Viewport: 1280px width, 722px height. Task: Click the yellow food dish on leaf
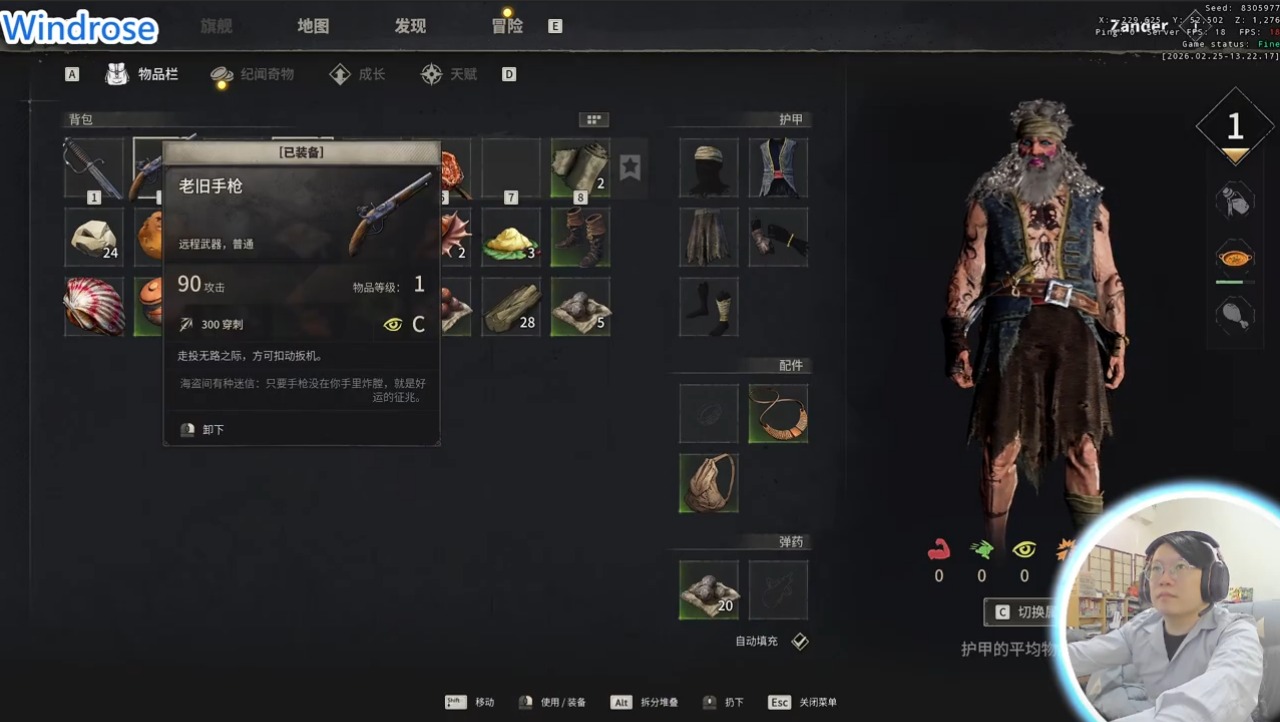[x=511, y=237]
